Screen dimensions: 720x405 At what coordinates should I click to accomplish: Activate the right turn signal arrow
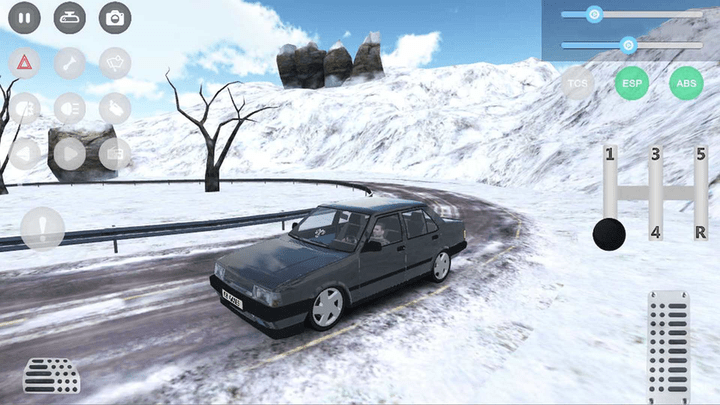pyautogui.click(x=69, y=153)
